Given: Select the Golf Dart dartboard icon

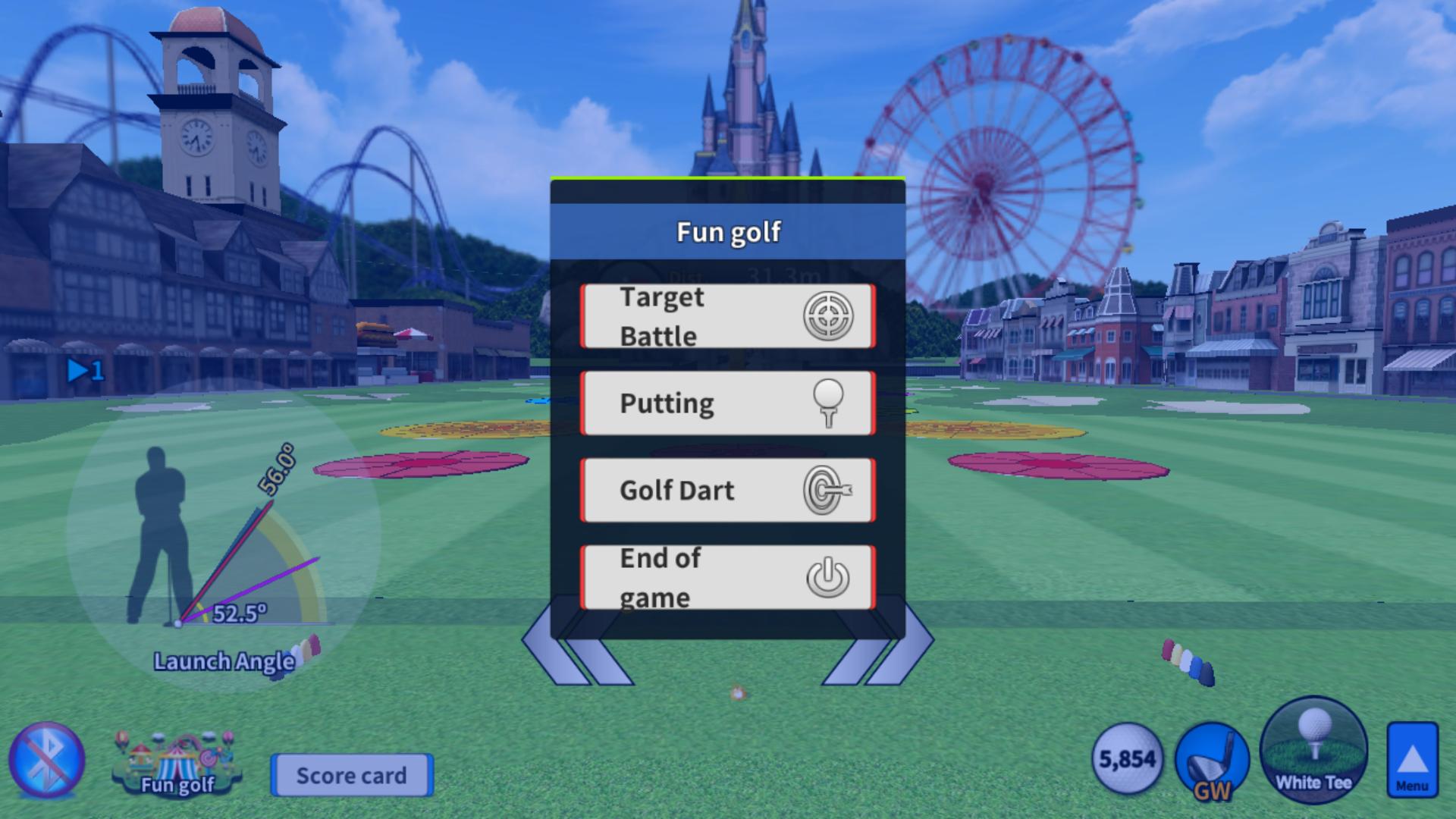Looking at the screenshot, I should point(829,489).
